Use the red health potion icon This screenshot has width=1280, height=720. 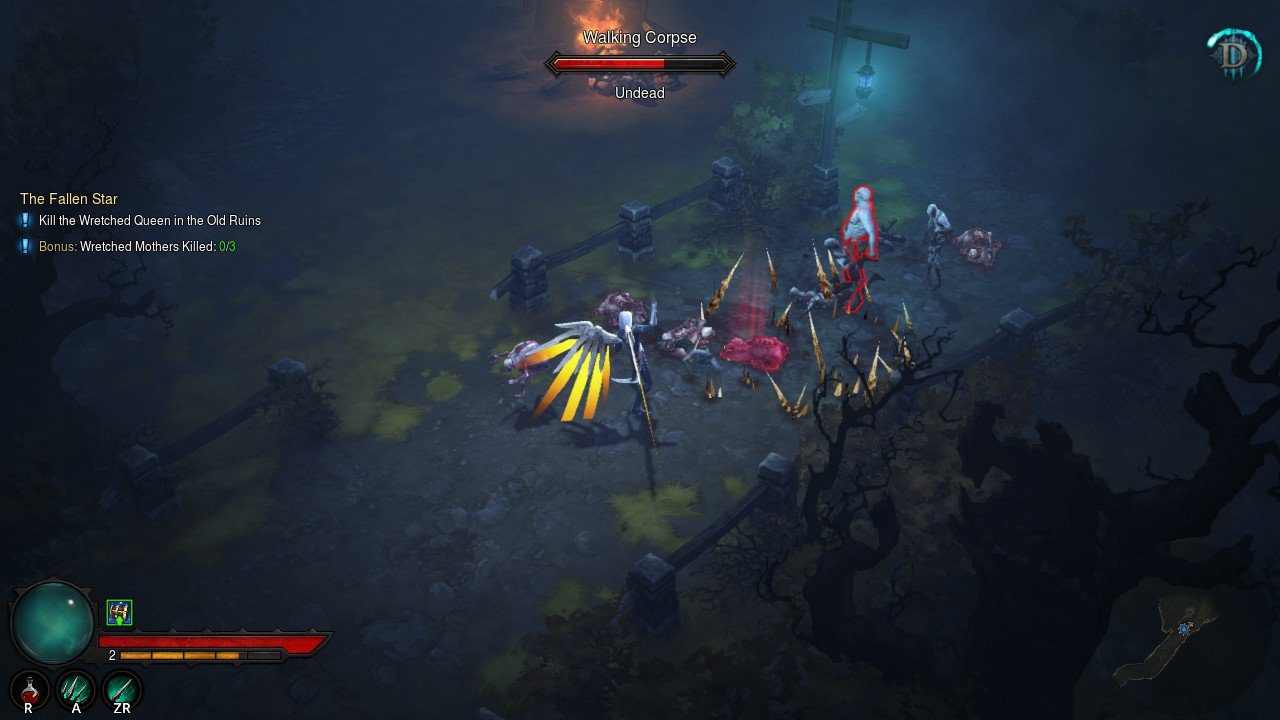(30, 689)
